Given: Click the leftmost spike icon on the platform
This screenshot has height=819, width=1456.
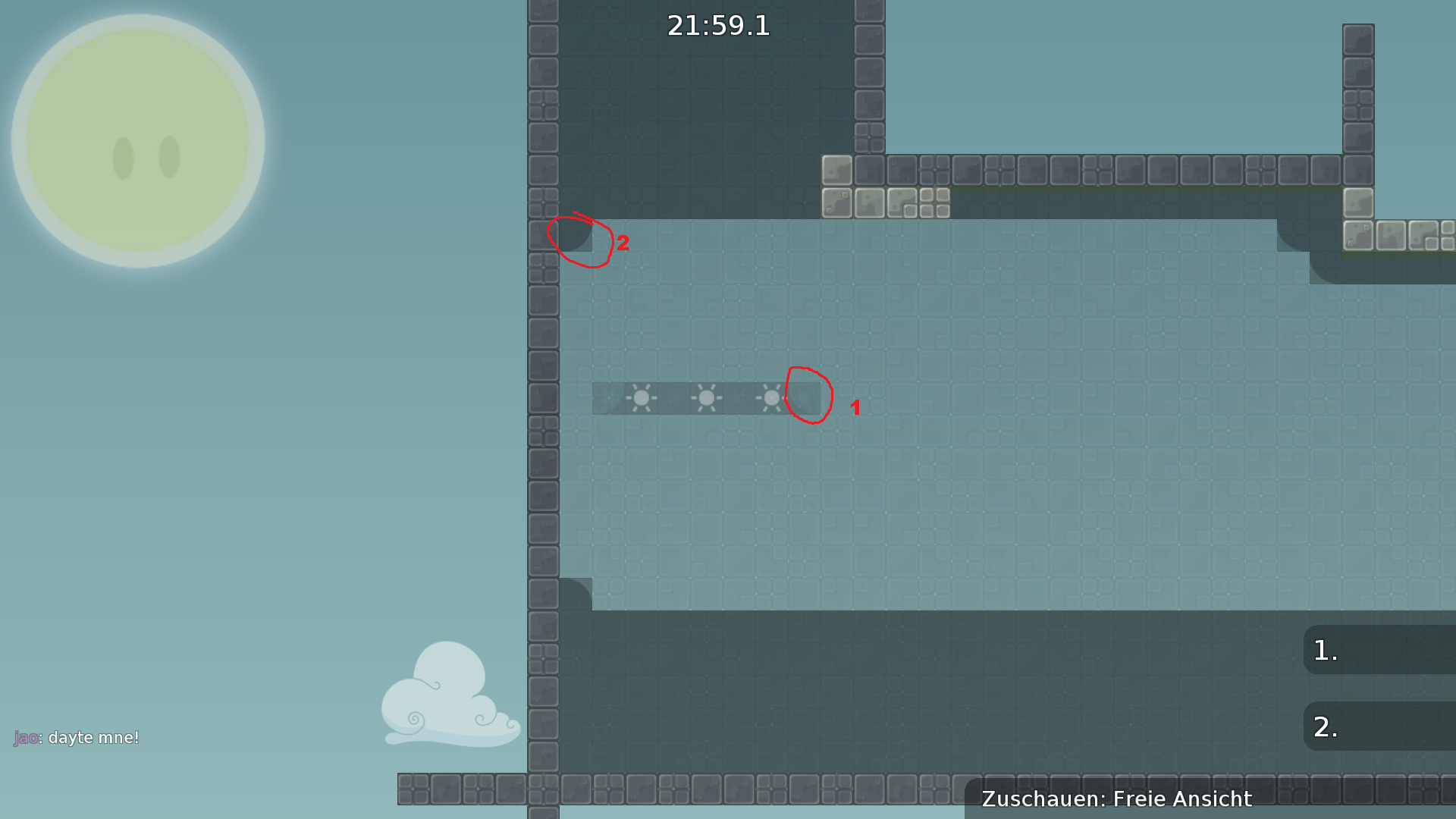Looking at the screenshot, I should pyautogui.click(x=642, y=398).
